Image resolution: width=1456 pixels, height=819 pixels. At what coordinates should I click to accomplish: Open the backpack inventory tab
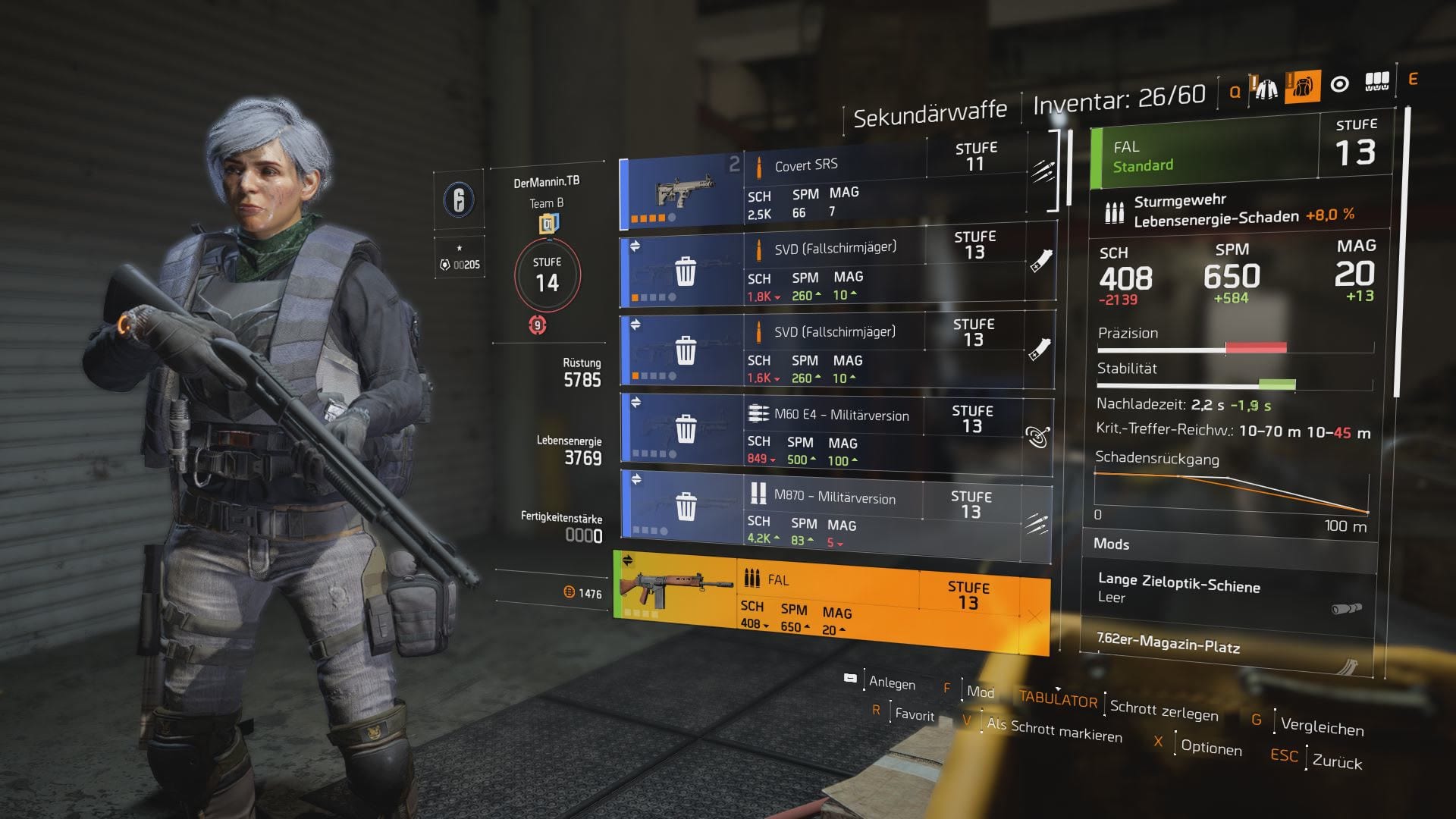tap(1302, 87)
